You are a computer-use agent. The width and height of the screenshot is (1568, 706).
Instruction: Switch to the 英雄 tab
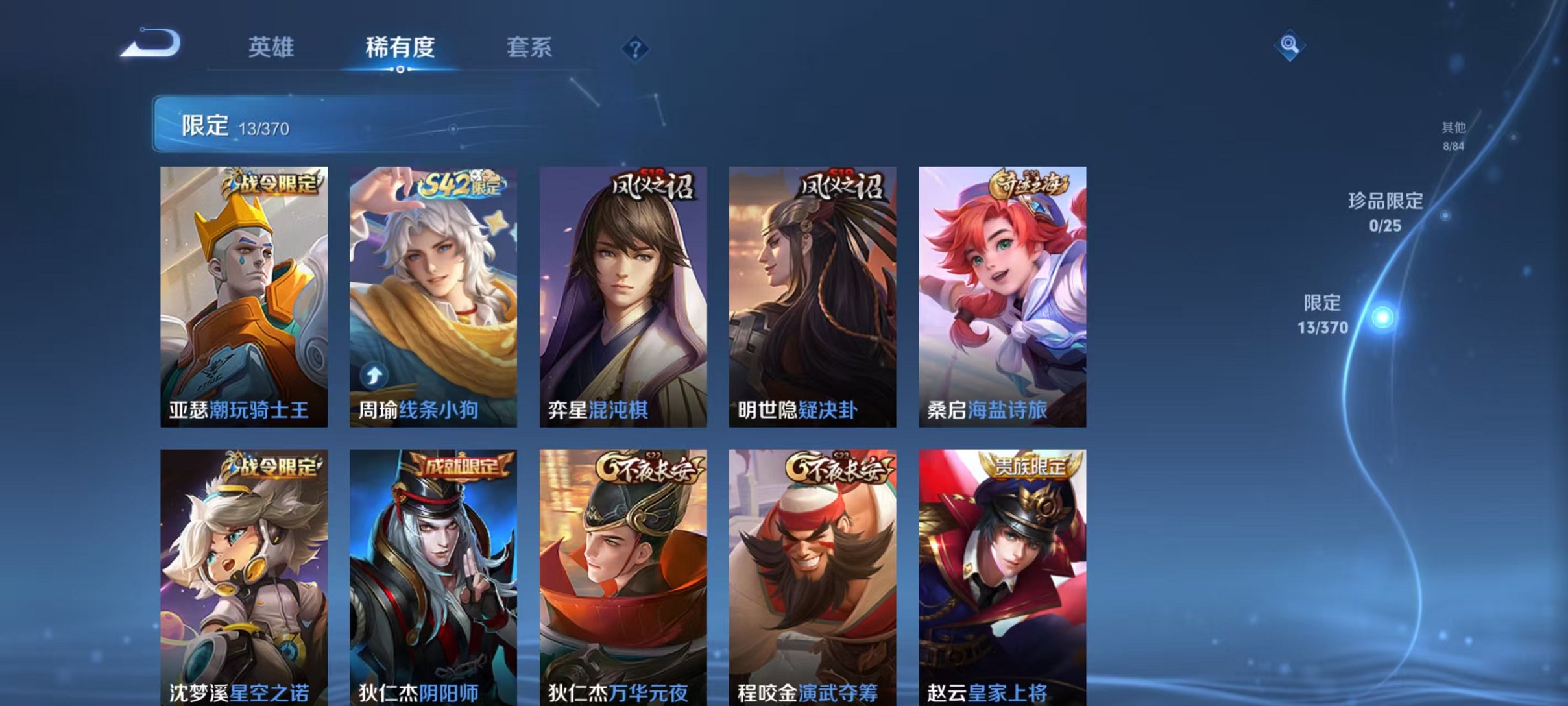point(271,47)
